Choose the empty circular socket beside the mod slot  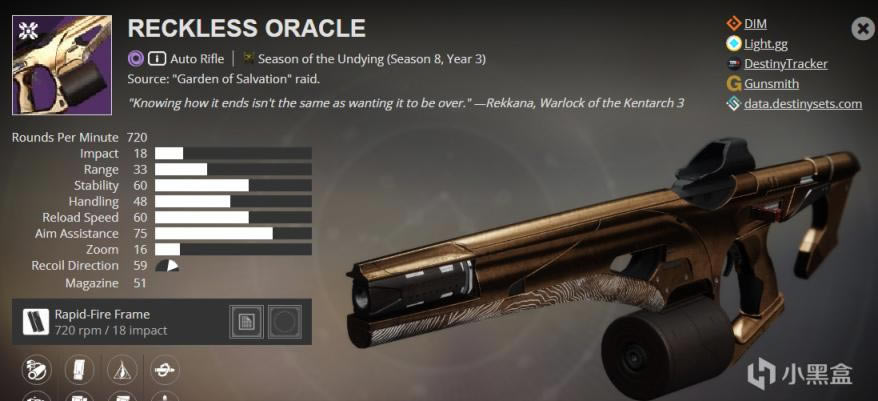tap(285, 322)
